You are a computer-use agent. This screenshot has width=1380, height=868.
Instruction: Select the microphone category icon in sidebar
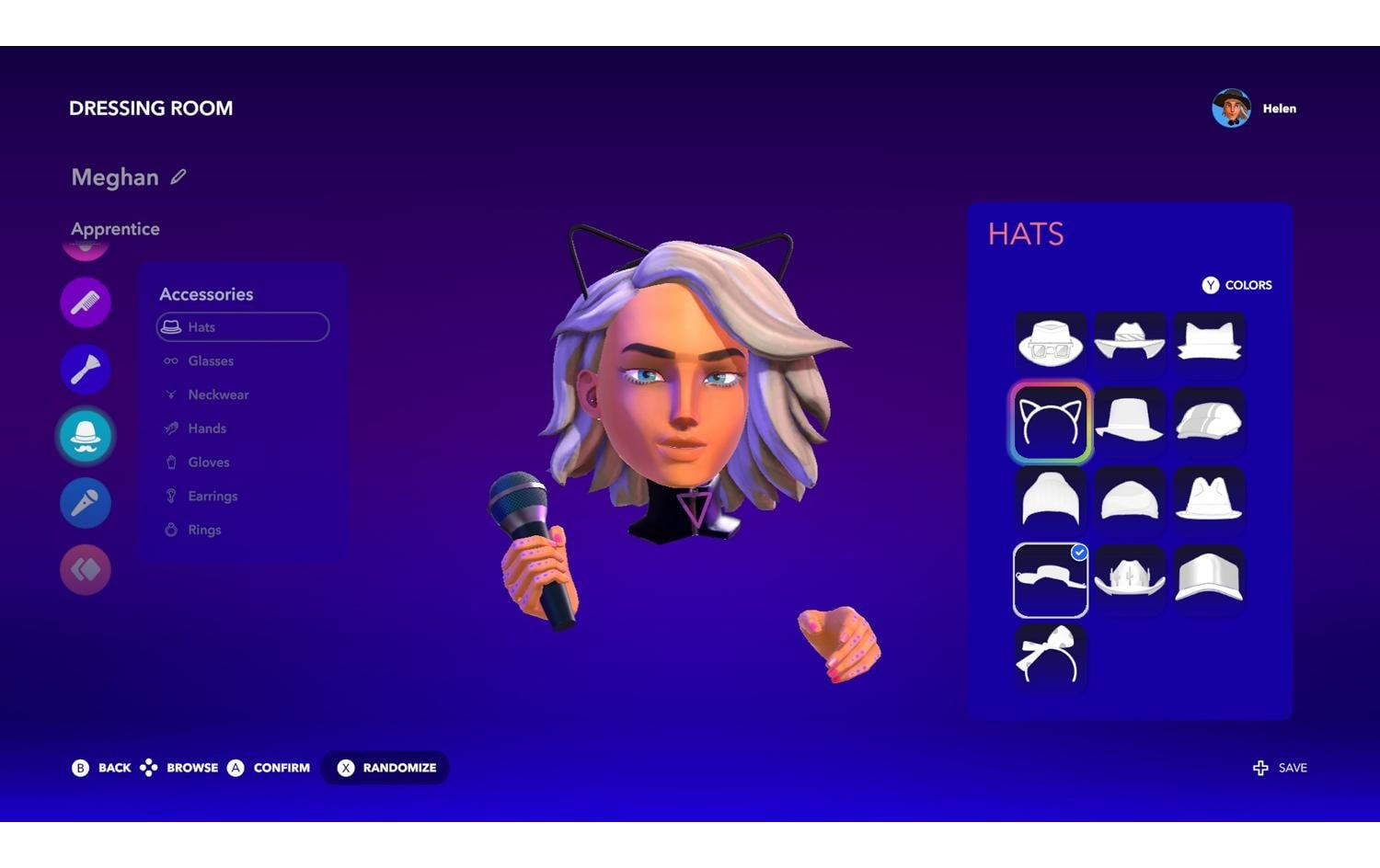[x=86, y=503]
